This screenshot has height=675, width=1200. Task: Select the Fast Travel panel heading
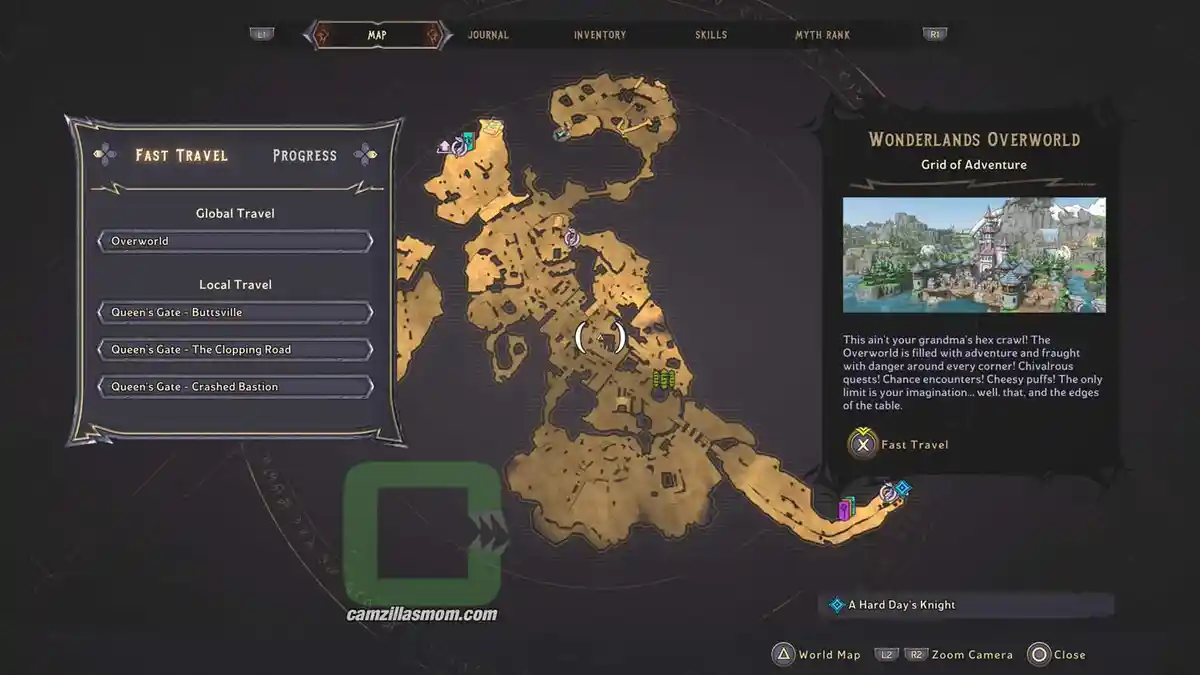pos(182,155)
